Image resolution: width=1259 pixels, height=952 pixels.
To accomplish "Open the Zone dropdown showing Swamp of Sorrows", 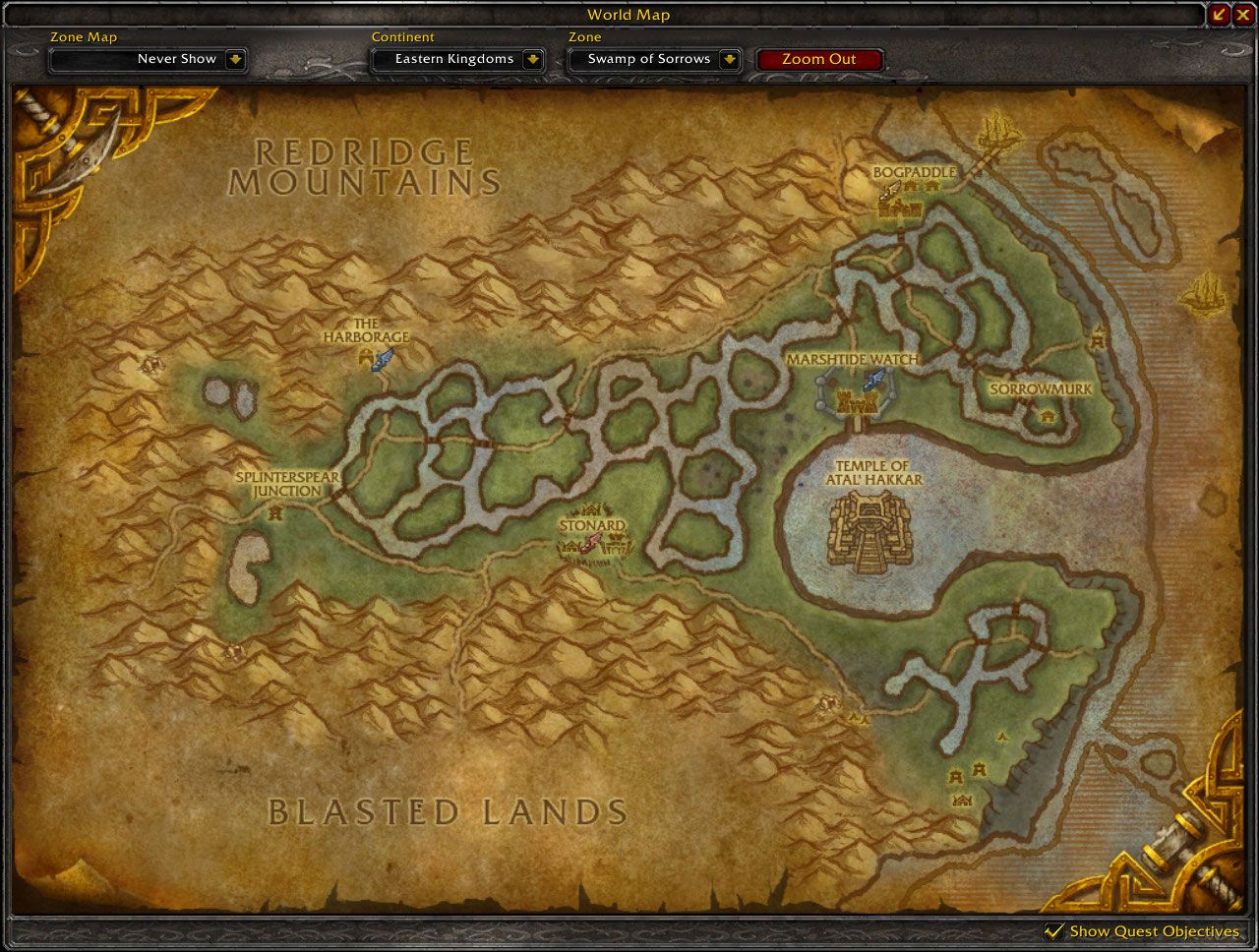I will click(653, 59).
